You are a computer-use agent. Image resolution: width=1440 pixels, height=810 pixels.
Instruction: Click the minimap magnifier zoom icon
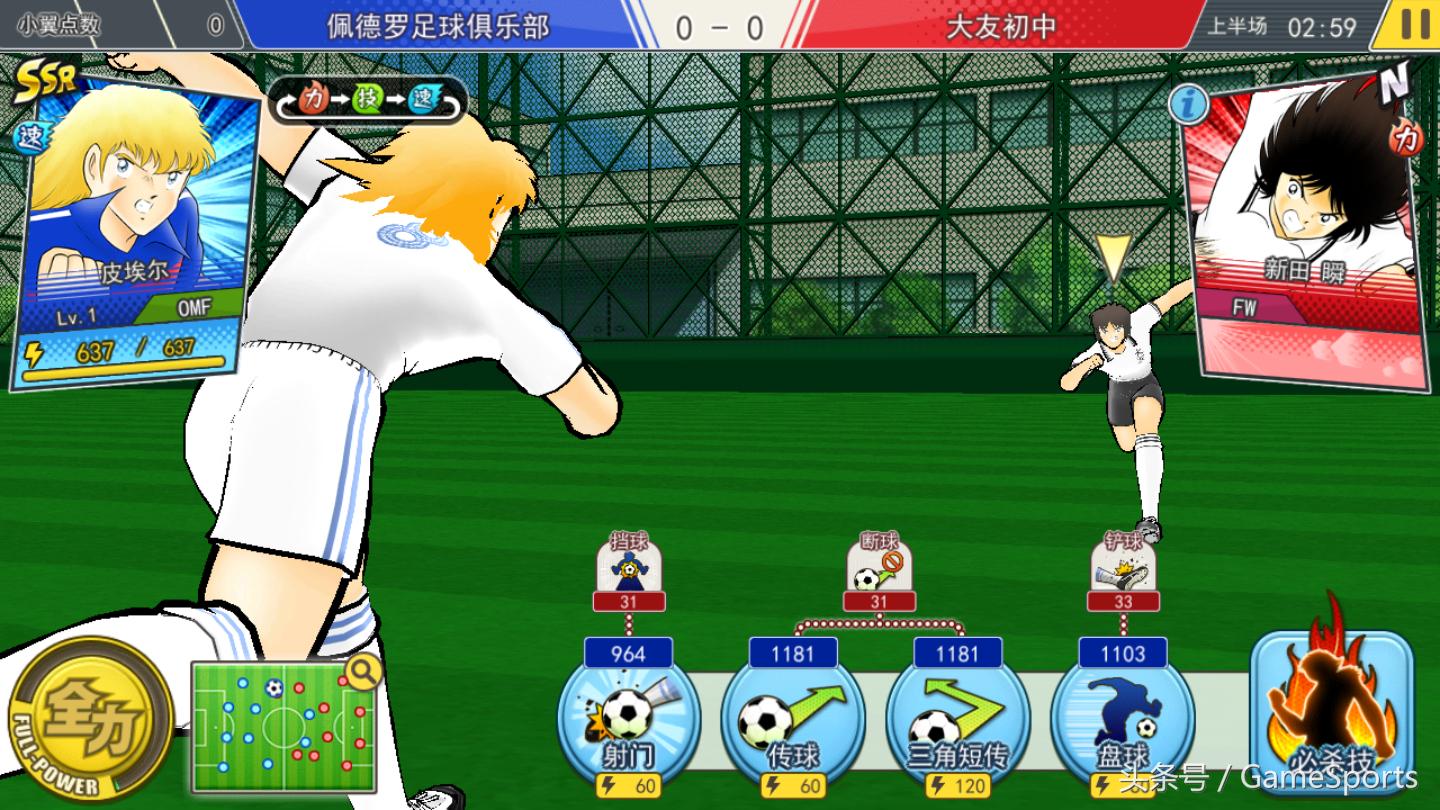point(363,673)
